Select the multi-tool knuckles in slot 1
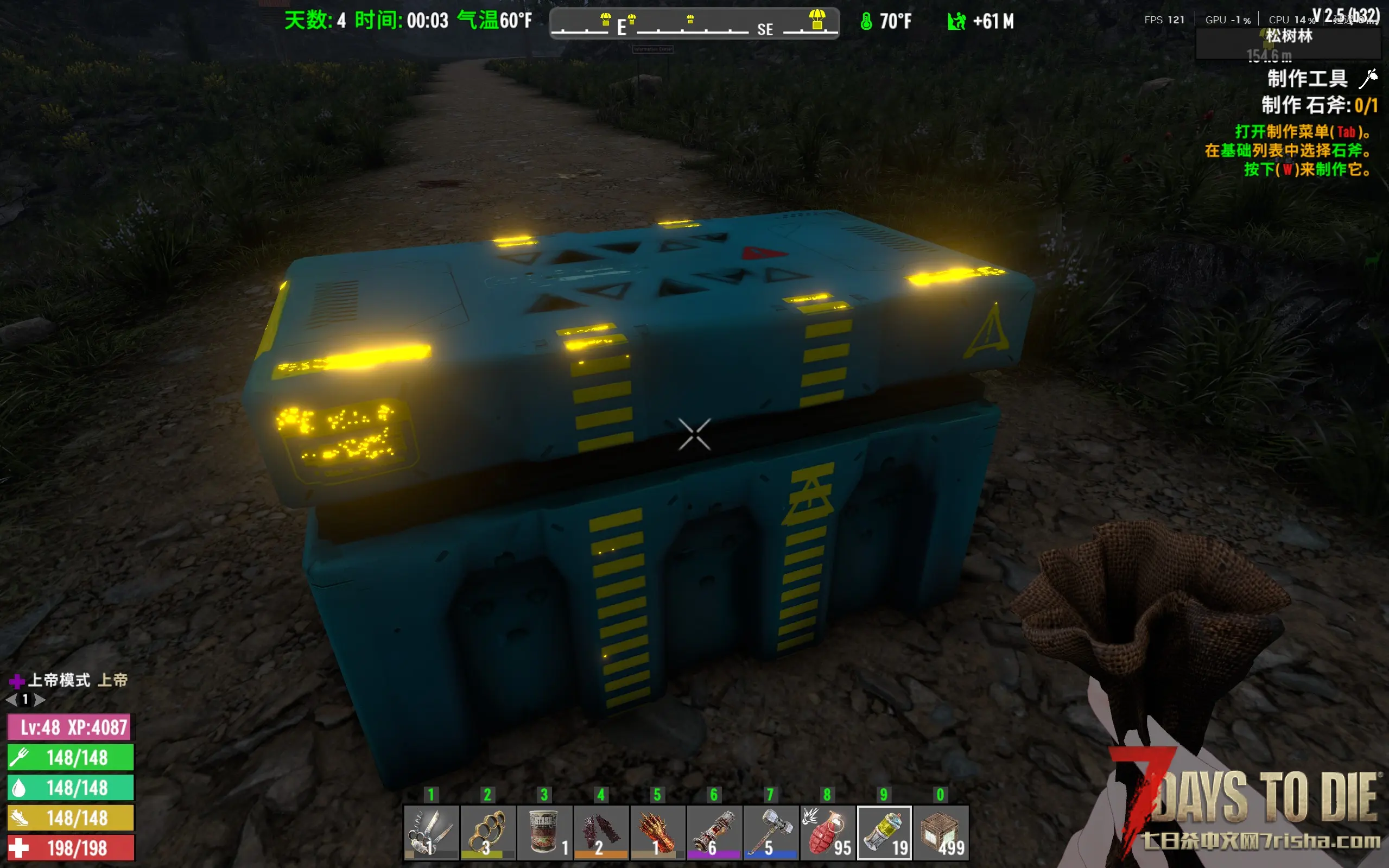 point(431,832)
